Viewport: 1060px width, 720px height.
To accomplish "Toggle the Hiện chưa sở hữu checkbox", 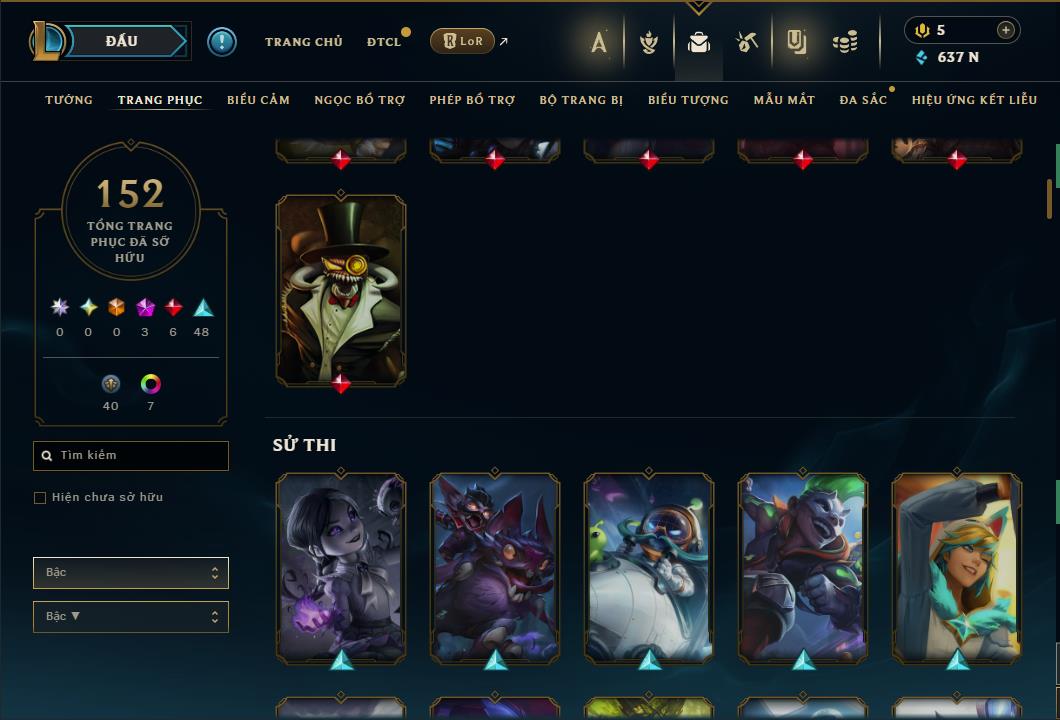I will (40, 498).
